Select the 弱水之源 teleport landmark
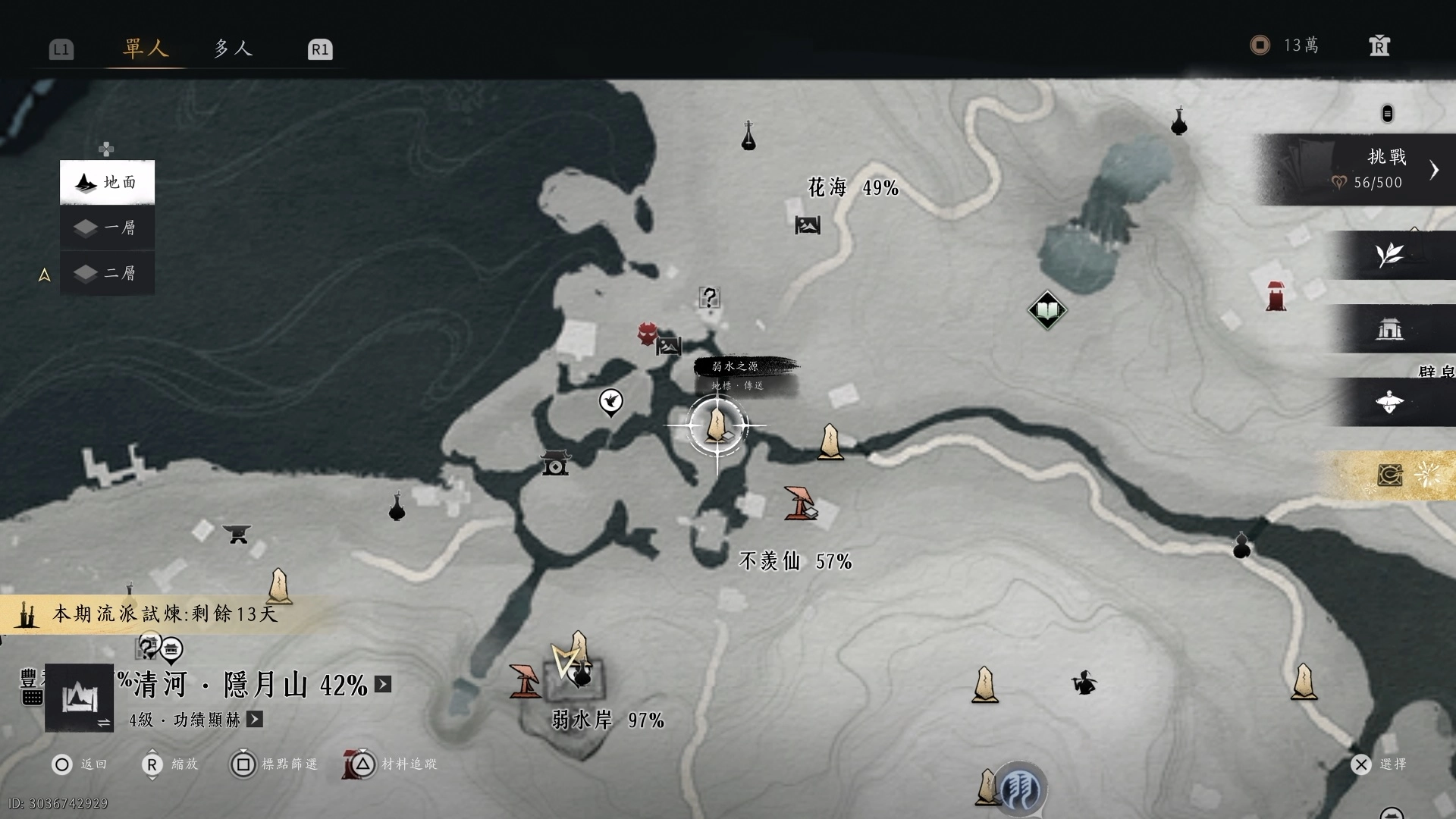This screenshot has height=819, width=1456. tap(717, 425)
